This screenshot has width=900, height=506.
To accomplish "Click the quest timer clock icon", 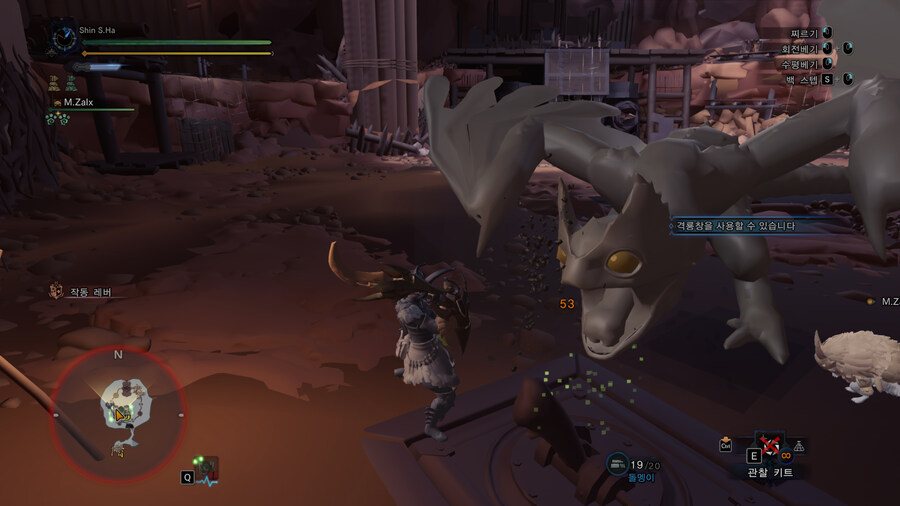I will (62, 38).
